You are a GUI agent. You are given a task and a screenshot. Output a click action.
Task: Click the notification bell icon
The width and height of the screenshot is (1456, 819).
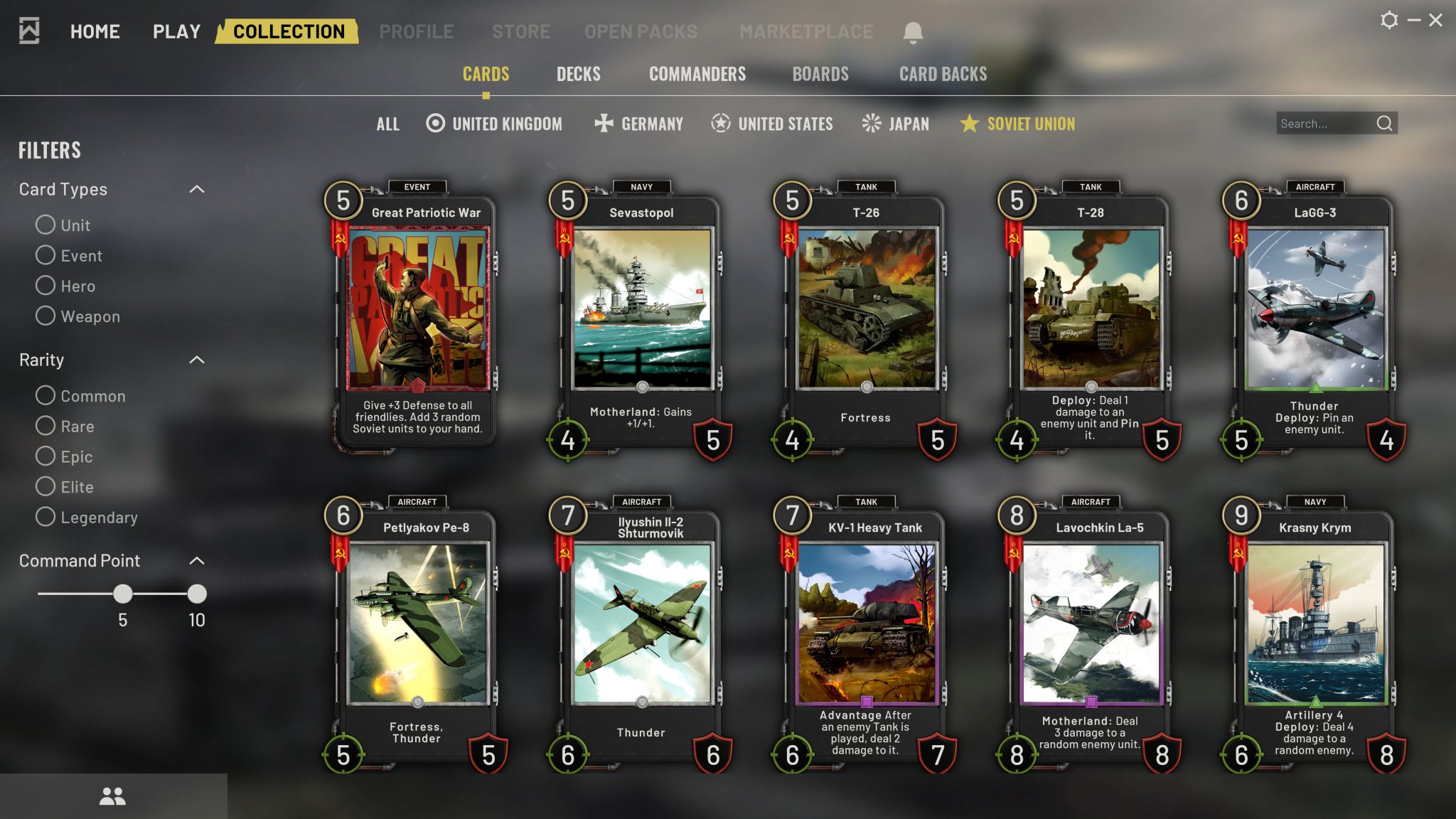[x=912, y=31]
